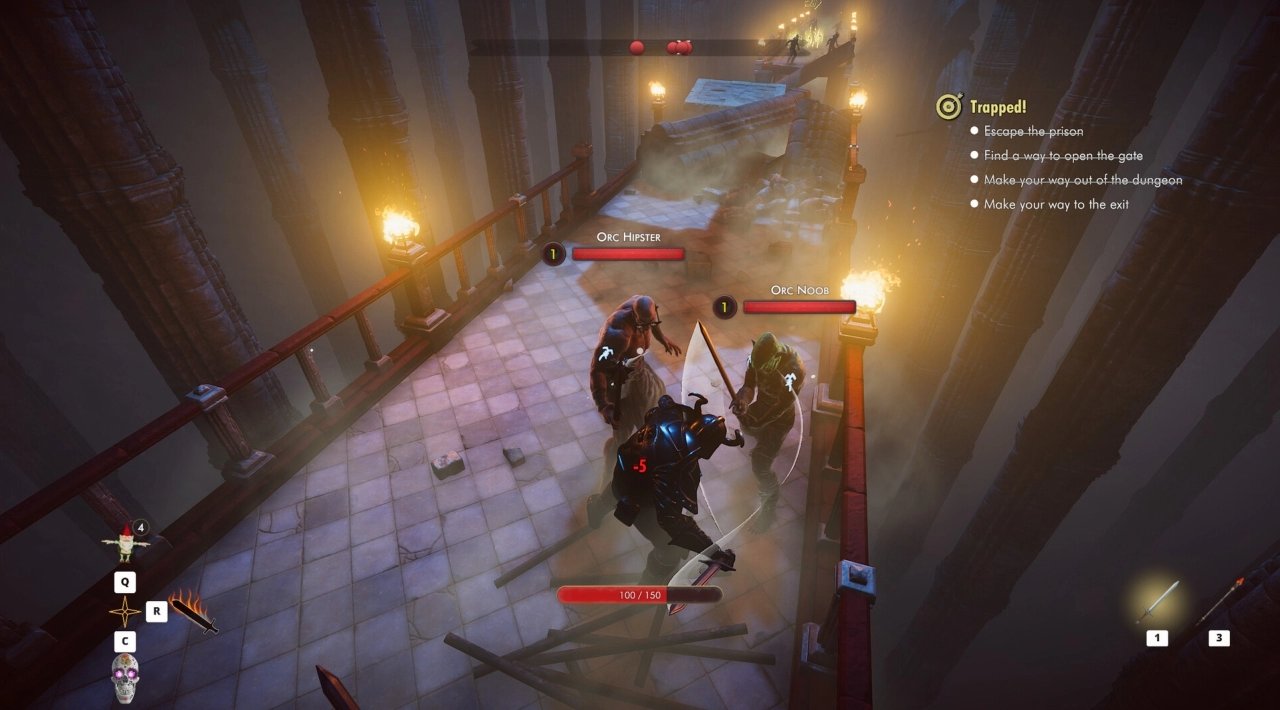Activate the sugar skull ability

[x=125, y=677]
